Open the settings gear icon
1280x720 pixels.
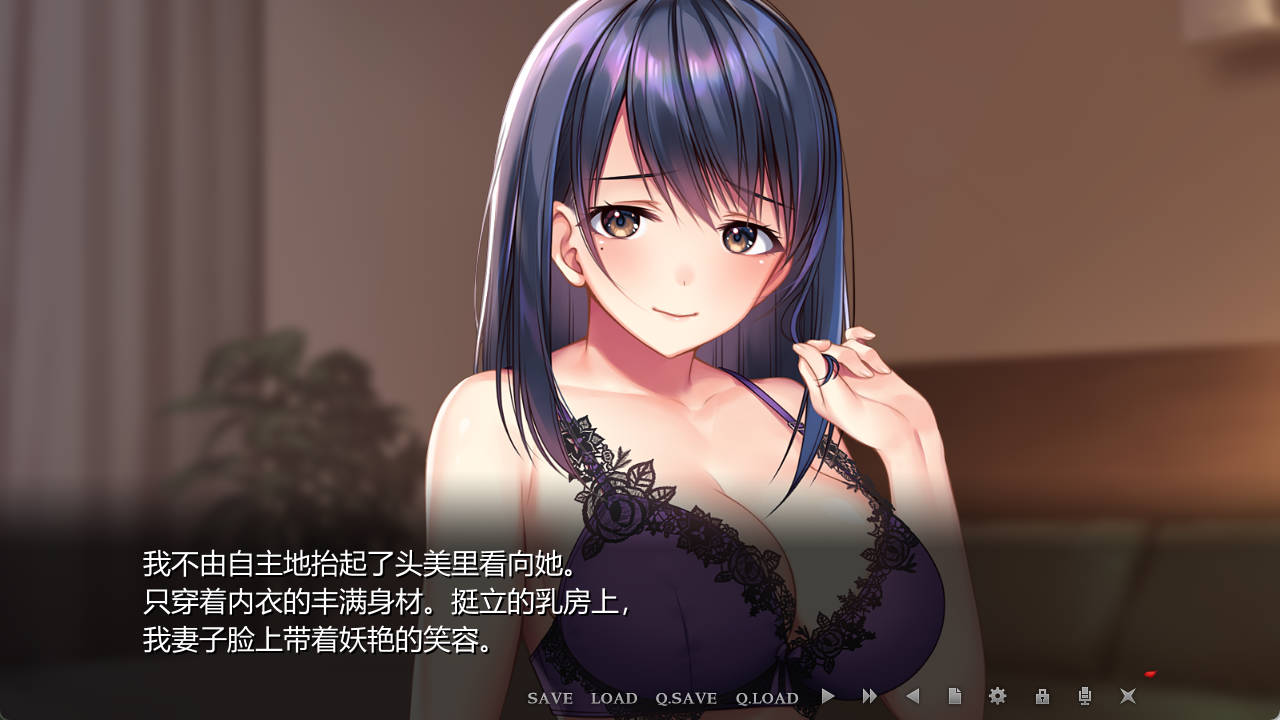click(x=999, y=698)
